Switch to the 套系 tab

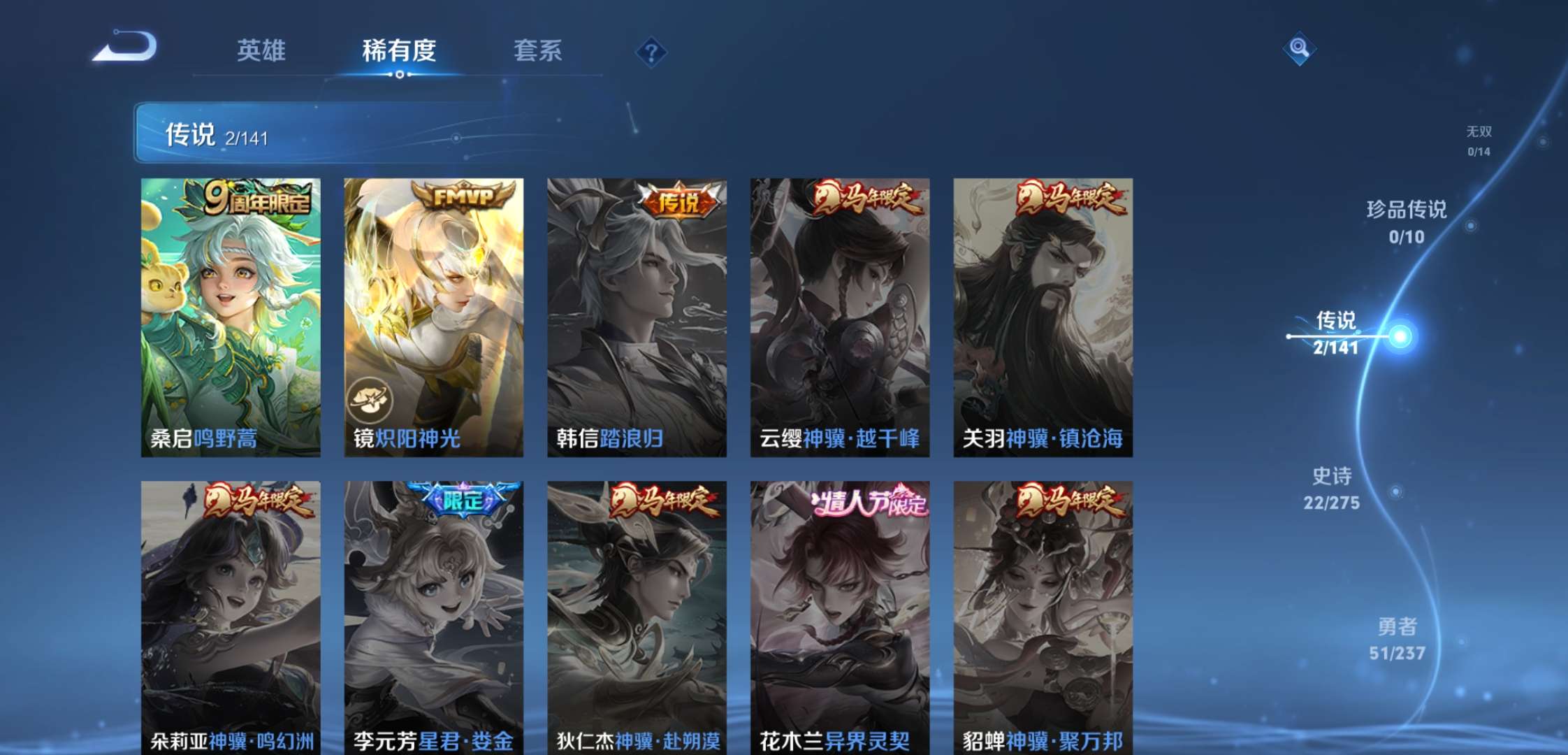(x=538, y=50)
